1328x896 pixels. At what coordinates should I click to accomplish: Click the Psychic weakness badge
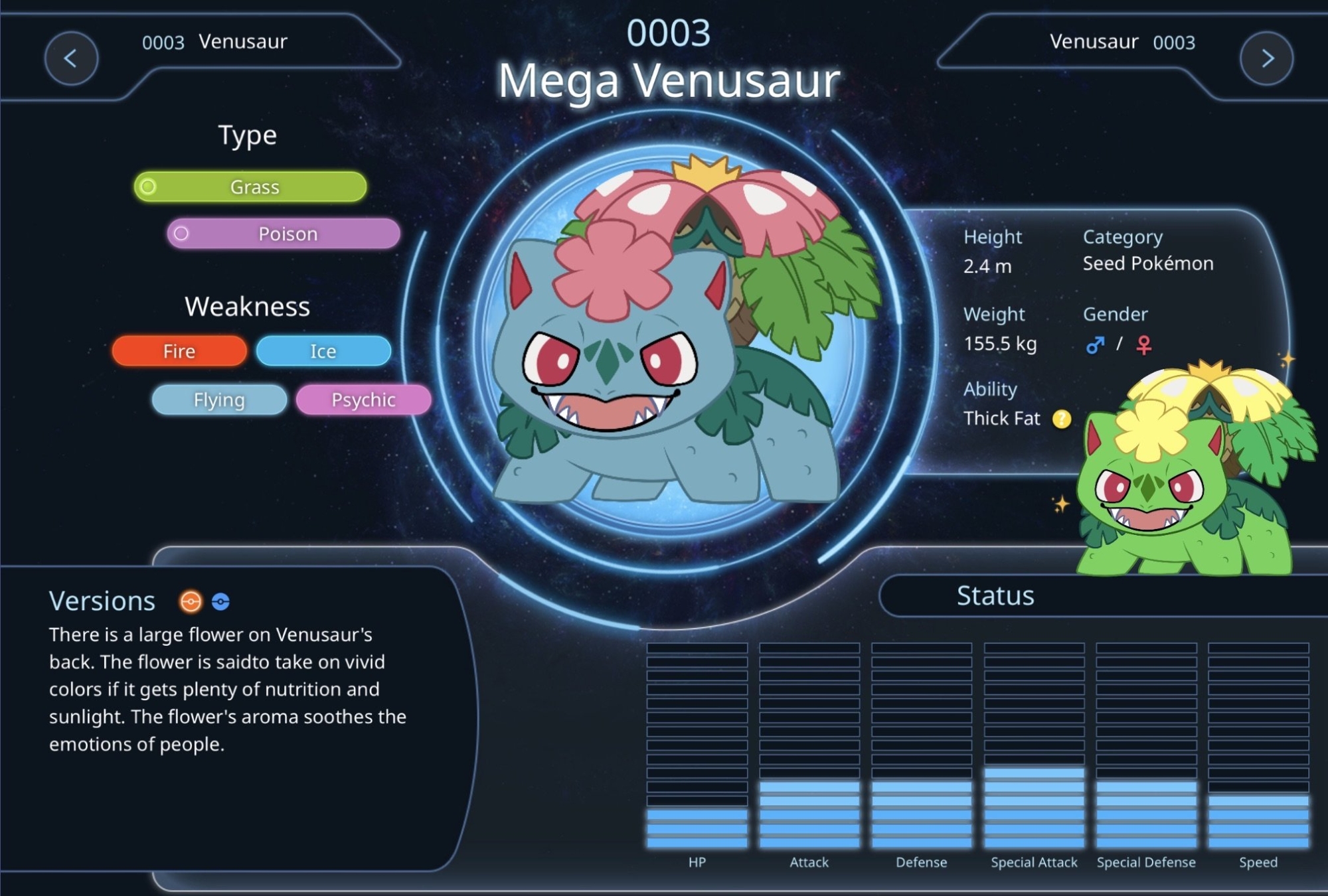tap(363, 400)
